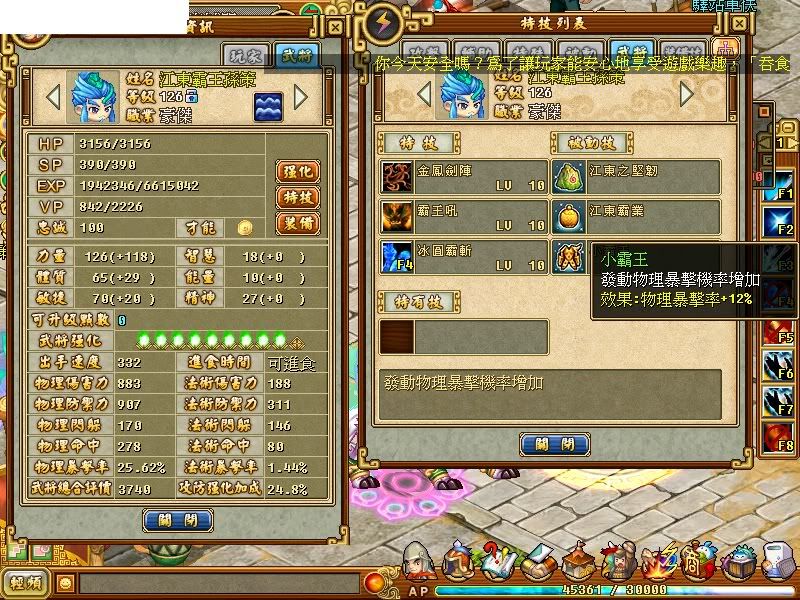Select the 江東之堅韌 passive skill

[569, 176]
